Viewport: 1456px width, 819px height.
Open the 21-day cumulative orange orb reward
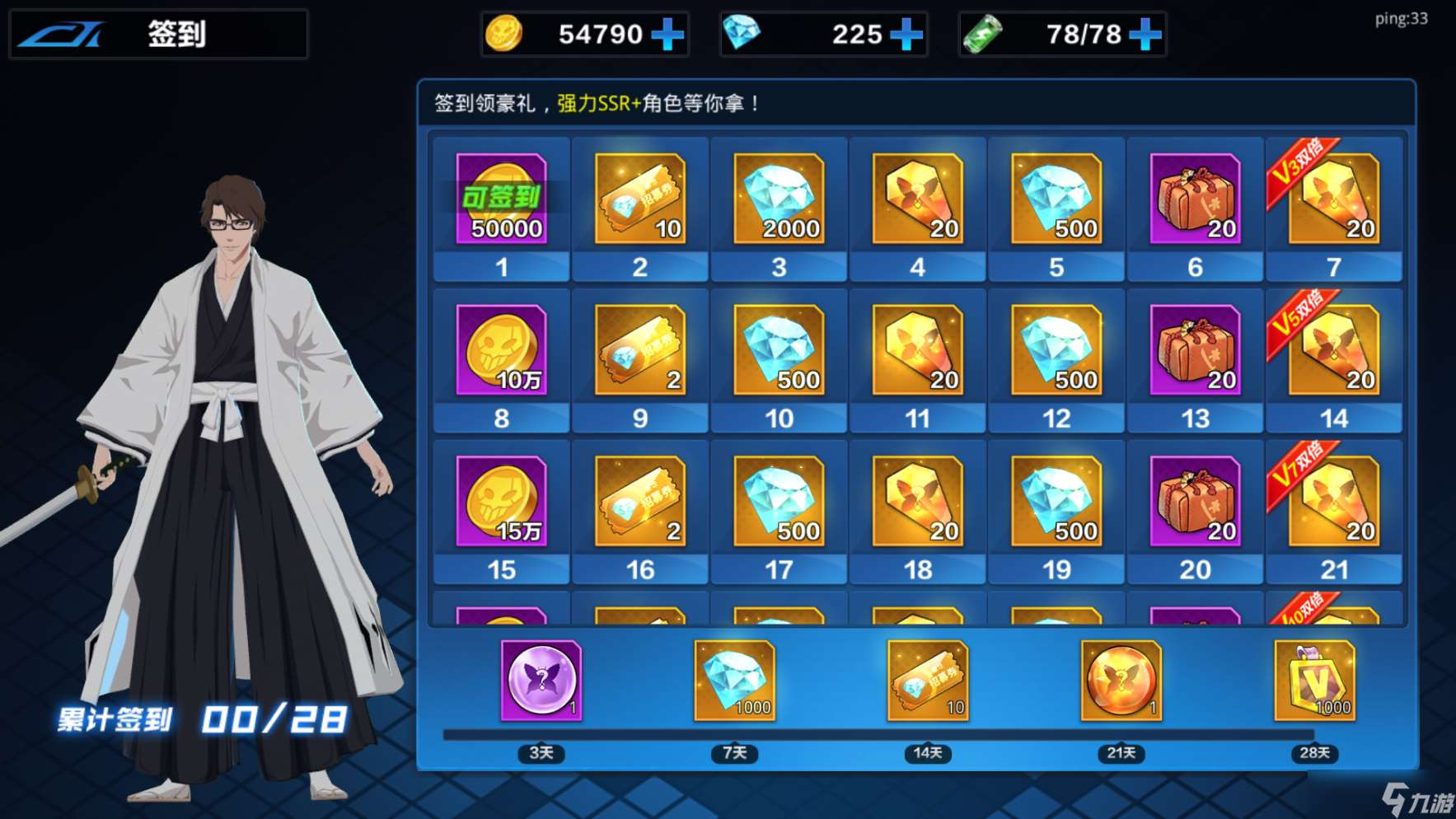point(1121,681)
